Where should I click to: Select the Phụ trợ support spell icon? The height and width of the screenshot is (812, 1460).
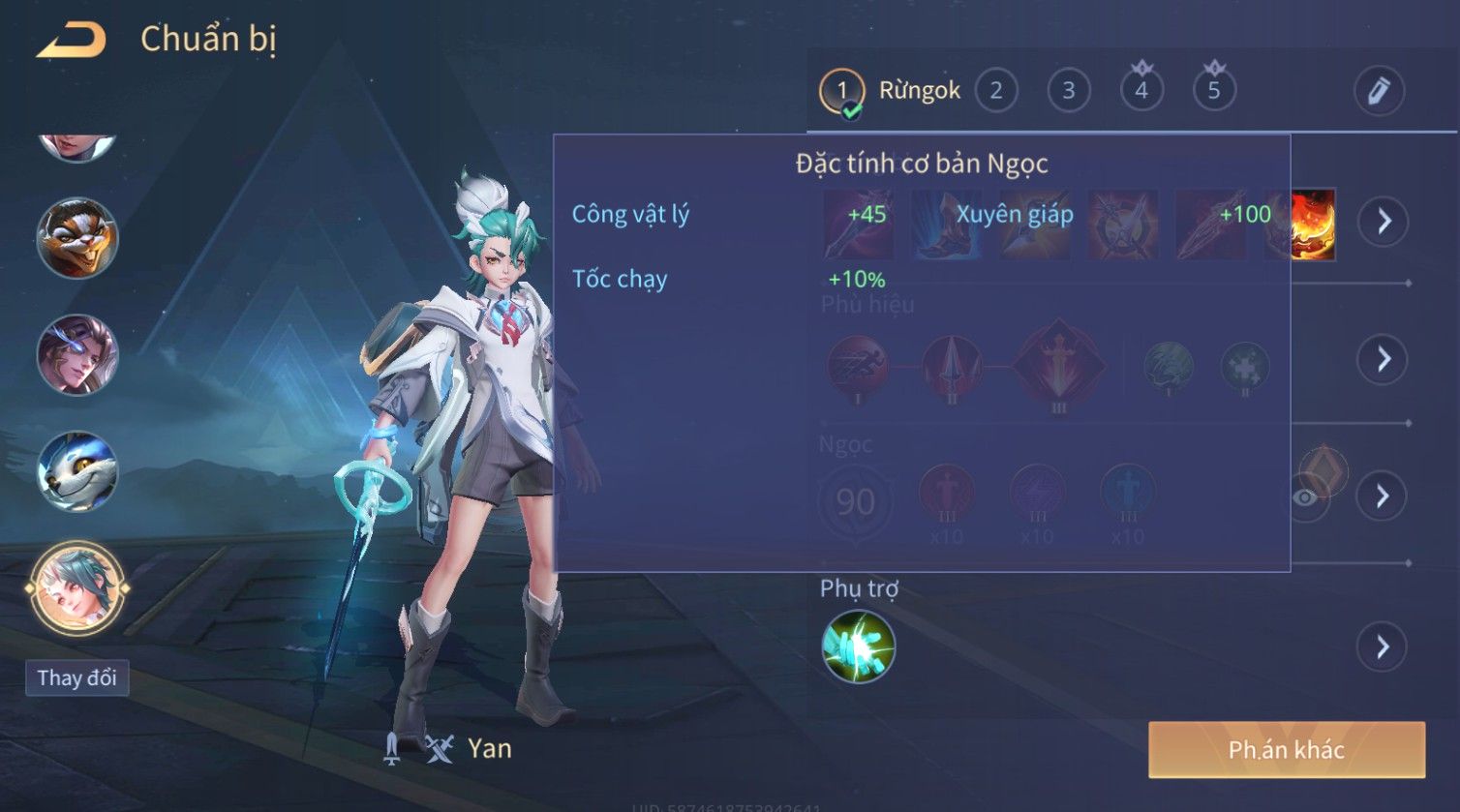[x=858, y=647]
